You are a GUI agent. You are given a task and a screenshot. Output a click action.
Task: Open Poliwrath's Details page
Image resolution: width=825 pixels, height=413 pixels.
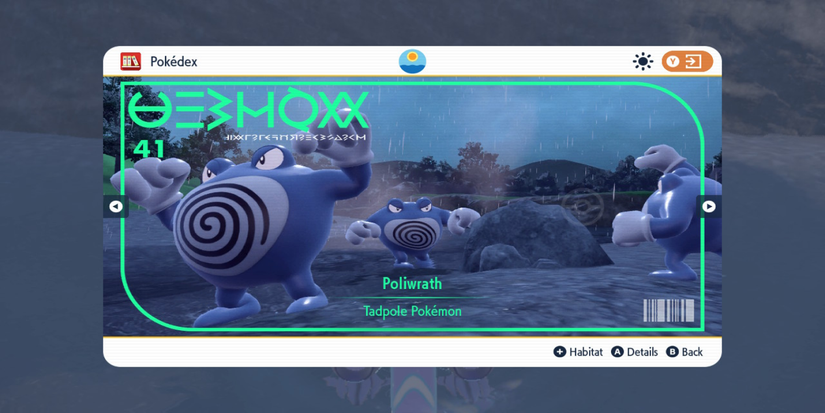635,352
